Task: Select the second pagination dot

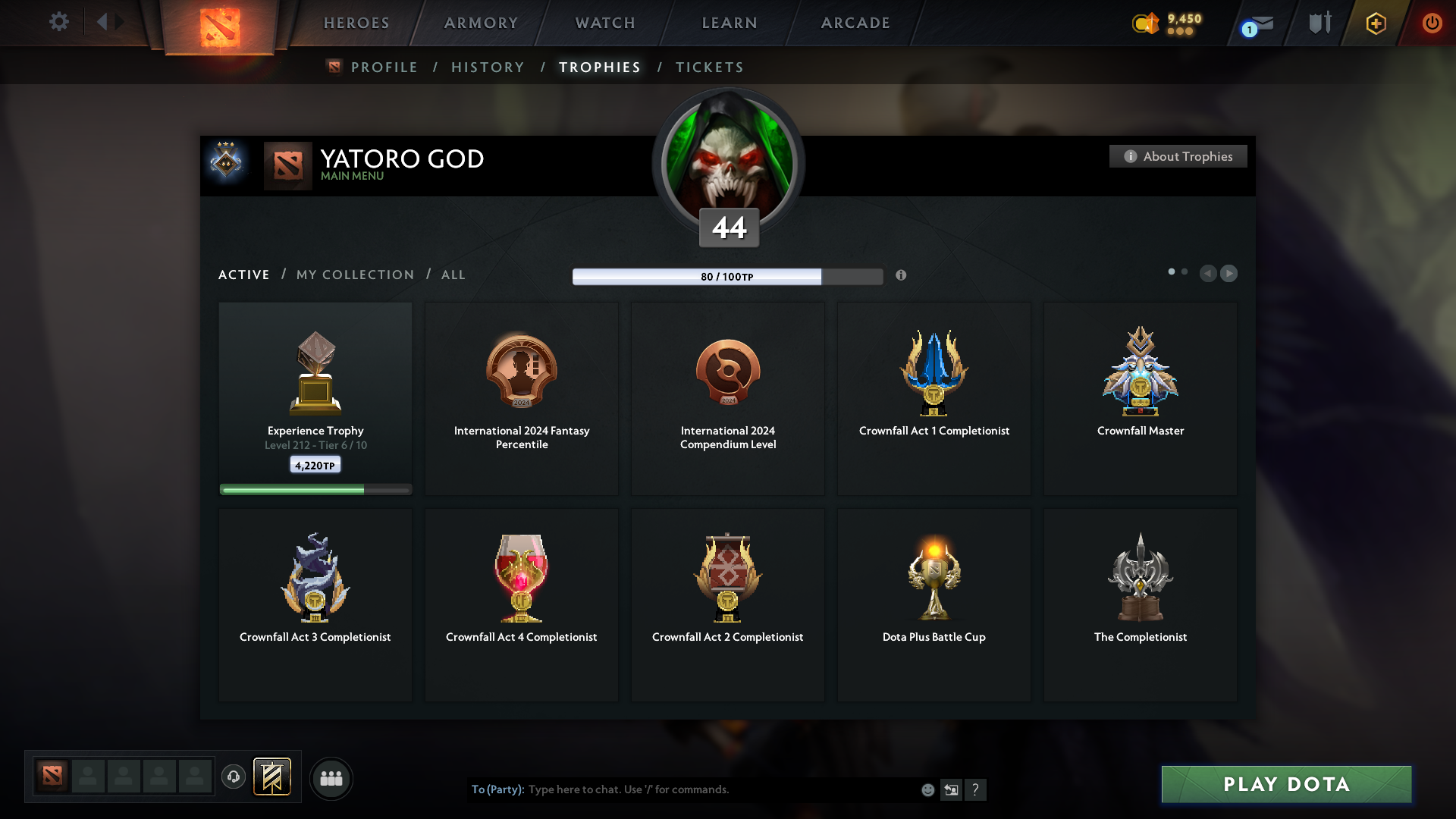Action: click(1185, 271)
